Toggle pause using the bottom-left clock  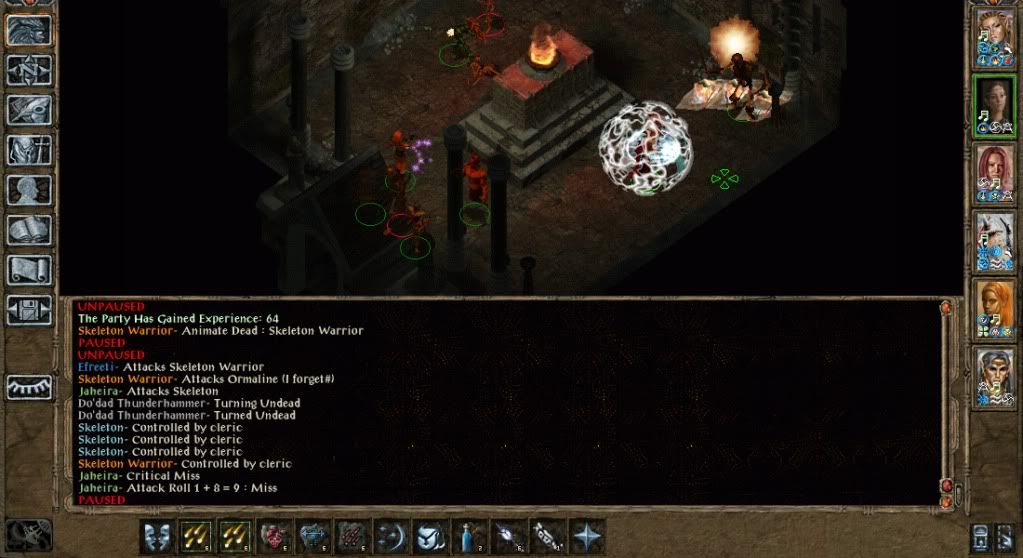pyautogui.click(x=27, y=535)
